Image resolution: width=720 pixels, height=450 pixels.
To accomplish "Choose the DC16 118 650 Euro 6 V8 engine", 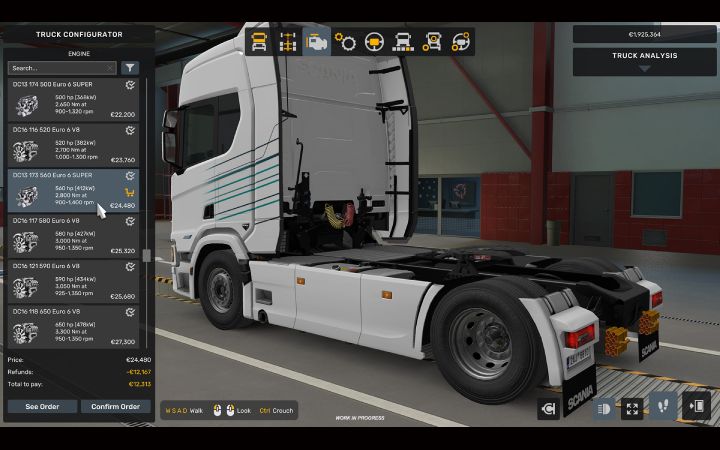I will tap(75, 327).
